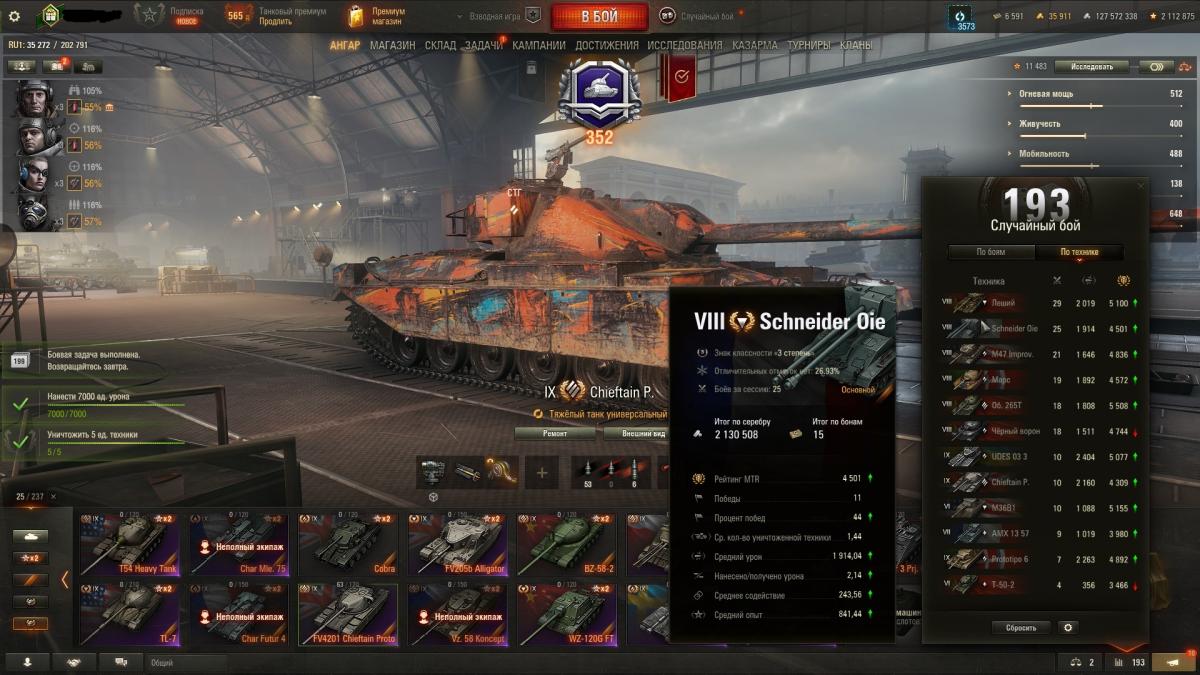The width and height of the screenshot is (1200, 675).
Task: Pick the WZ-120G FT tank card
Action: pos(566,614)
